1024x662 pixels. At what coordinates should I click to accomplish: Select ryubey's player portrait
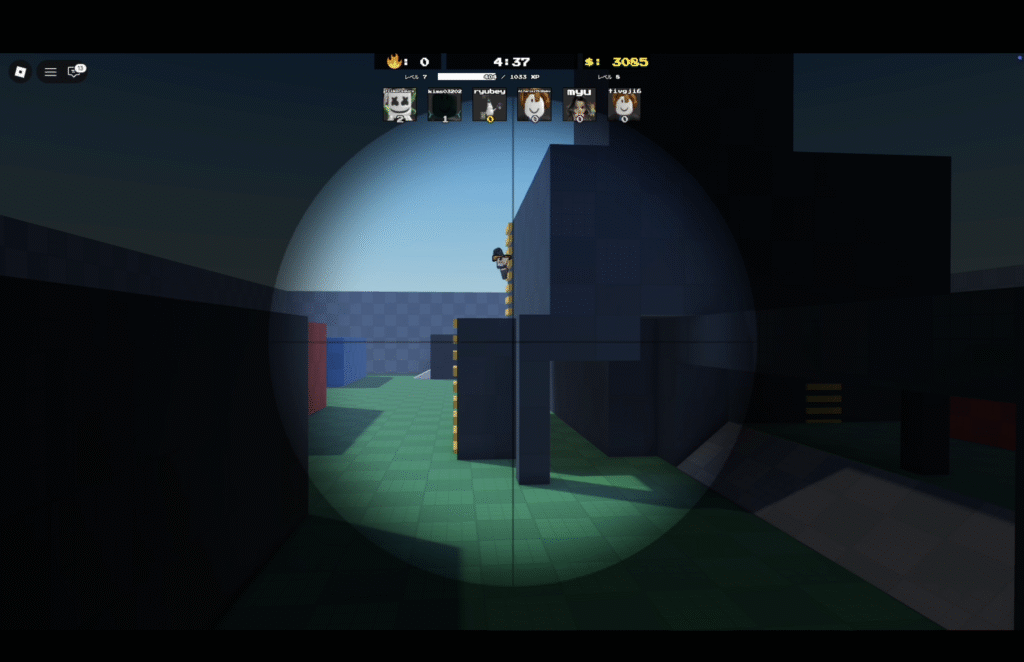(x=489, y=105)
